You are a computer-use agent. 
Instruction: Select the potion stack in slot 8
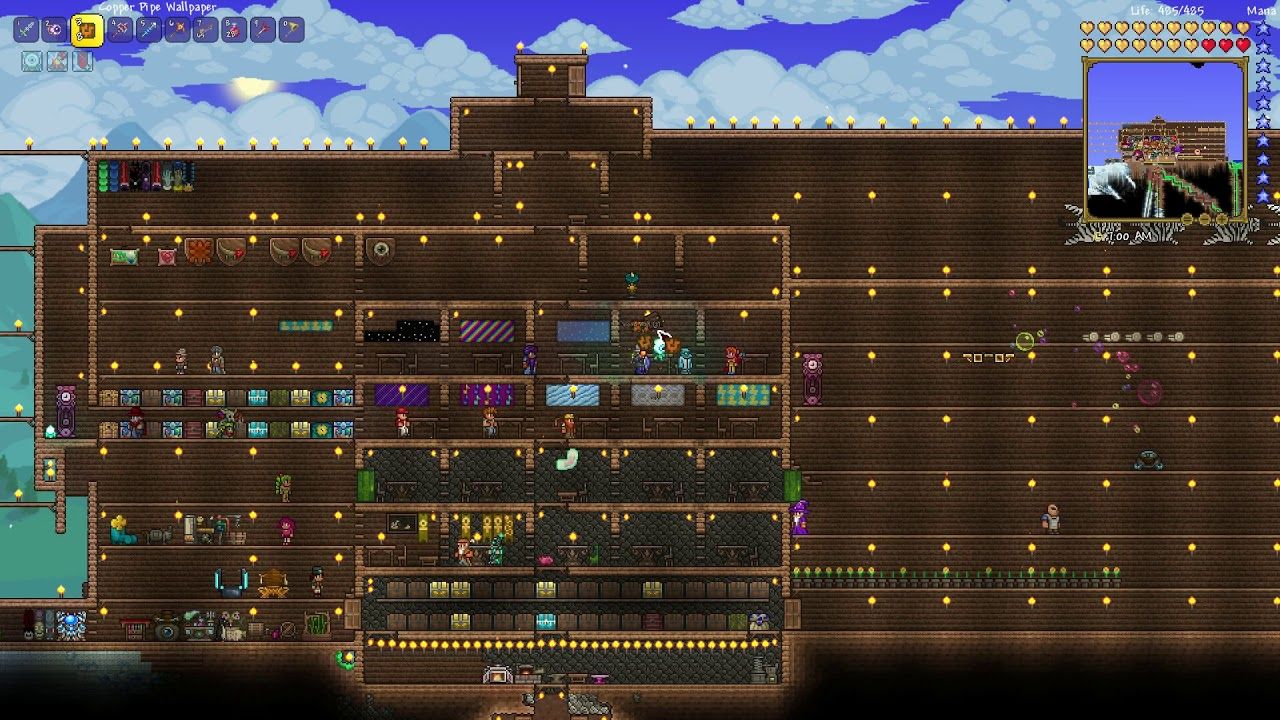tap(234, 29)
